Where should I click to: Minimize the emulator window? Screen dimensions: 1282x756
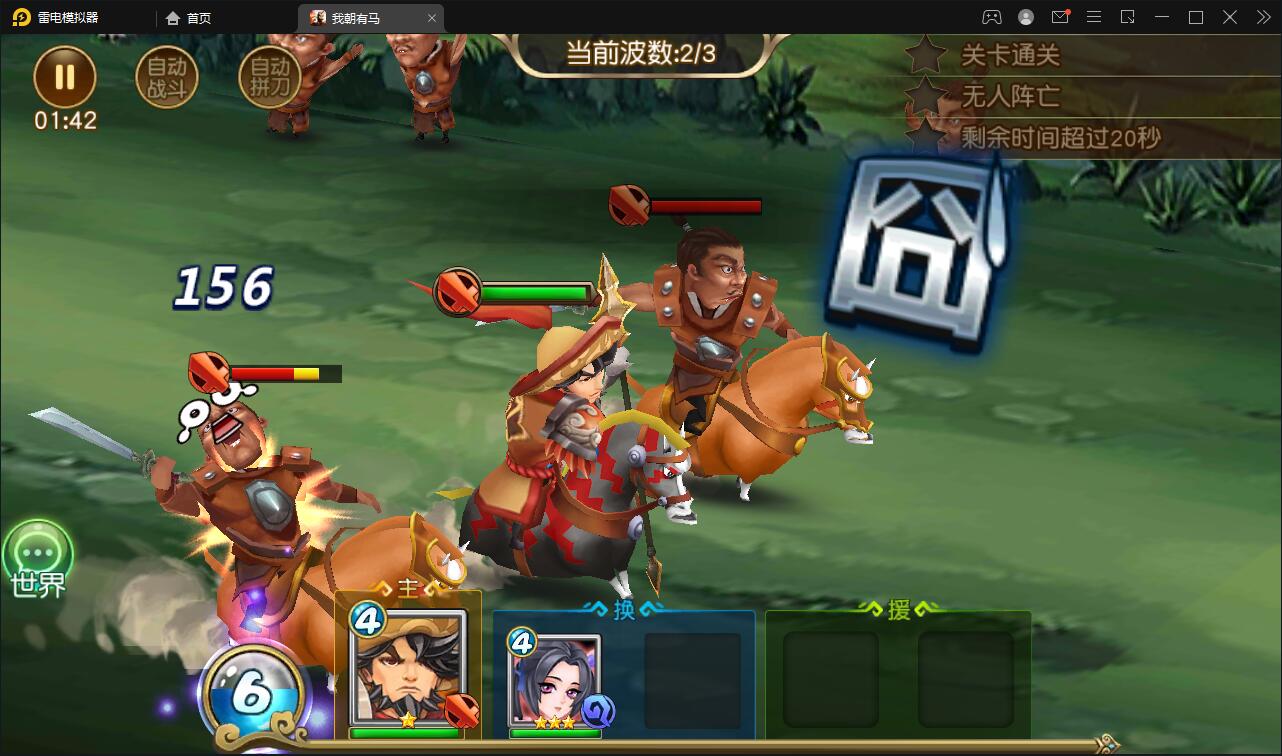tap(1162, 17)
